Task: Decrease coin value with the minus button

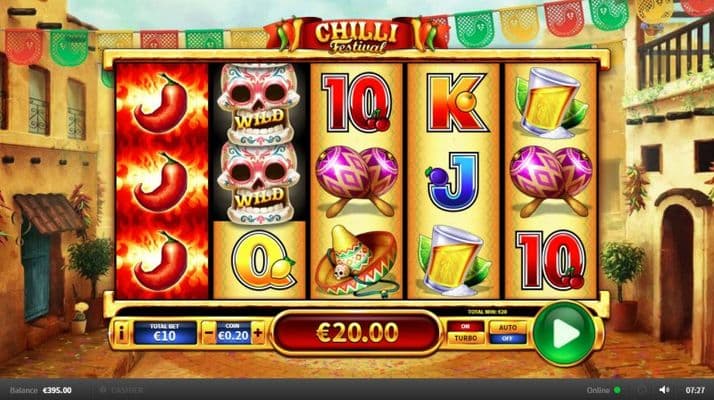Action: coord(208,333)
